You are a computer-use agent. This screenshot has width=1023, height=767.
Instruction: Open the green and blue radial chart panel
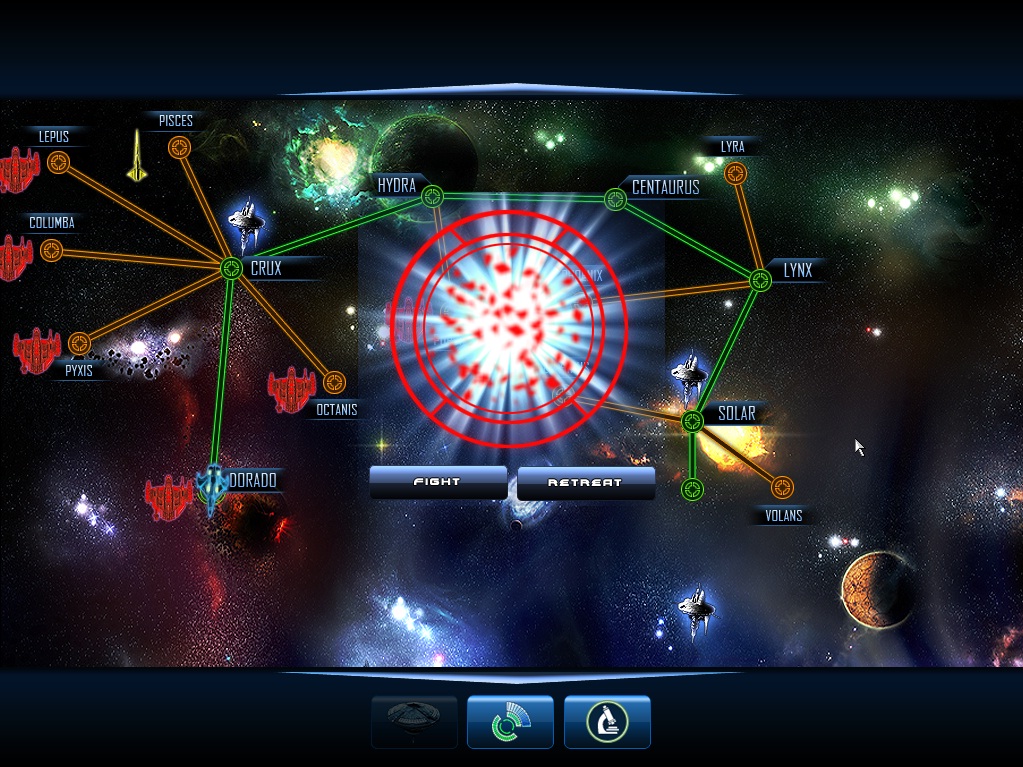(510, 721)
